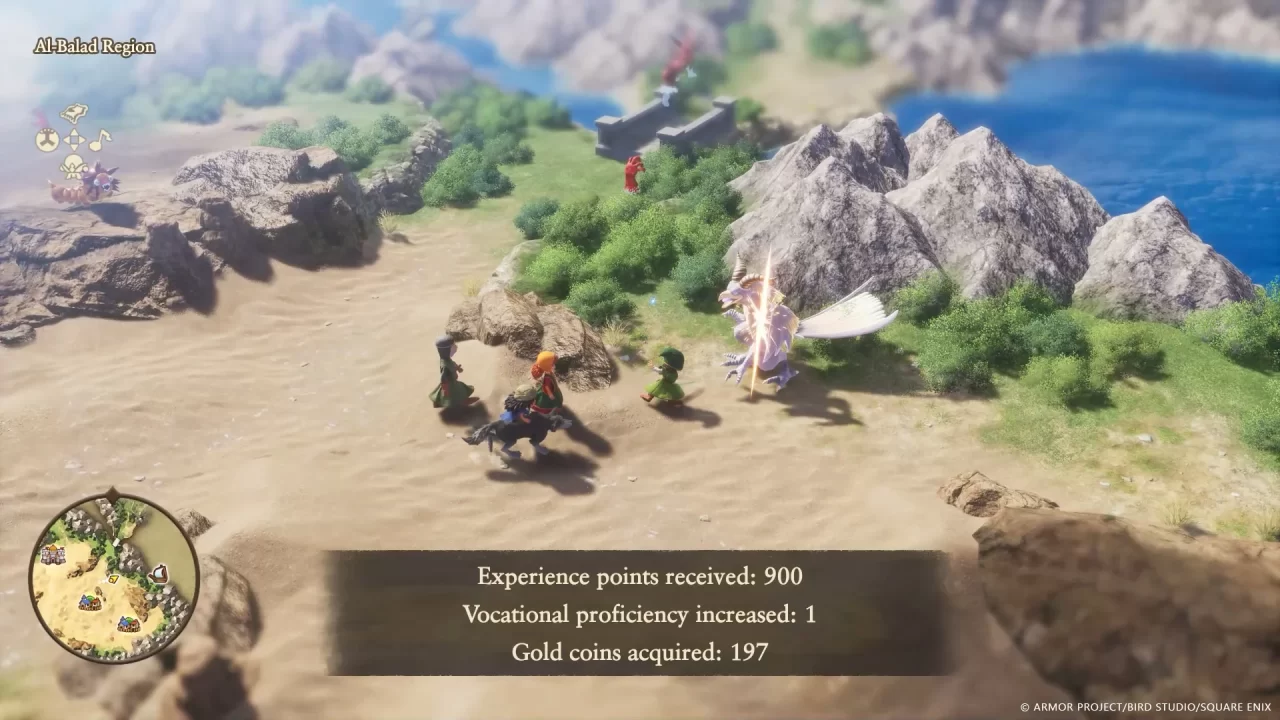Click the Experience points received line
Viewport: 1280px width, 720px height.
(640, 577)
